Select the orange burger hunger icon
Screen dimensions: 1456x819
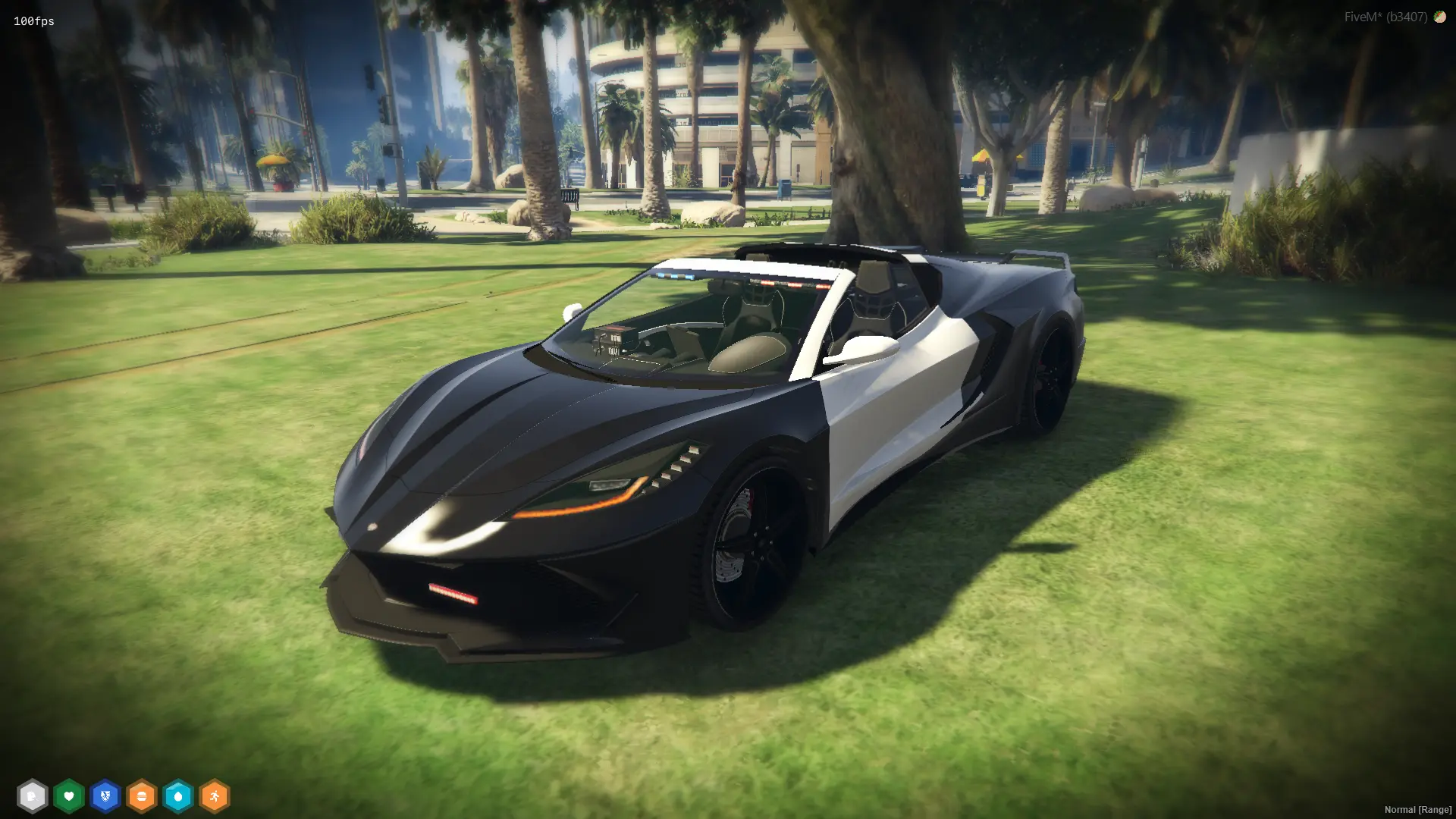(x=142, y=796)
